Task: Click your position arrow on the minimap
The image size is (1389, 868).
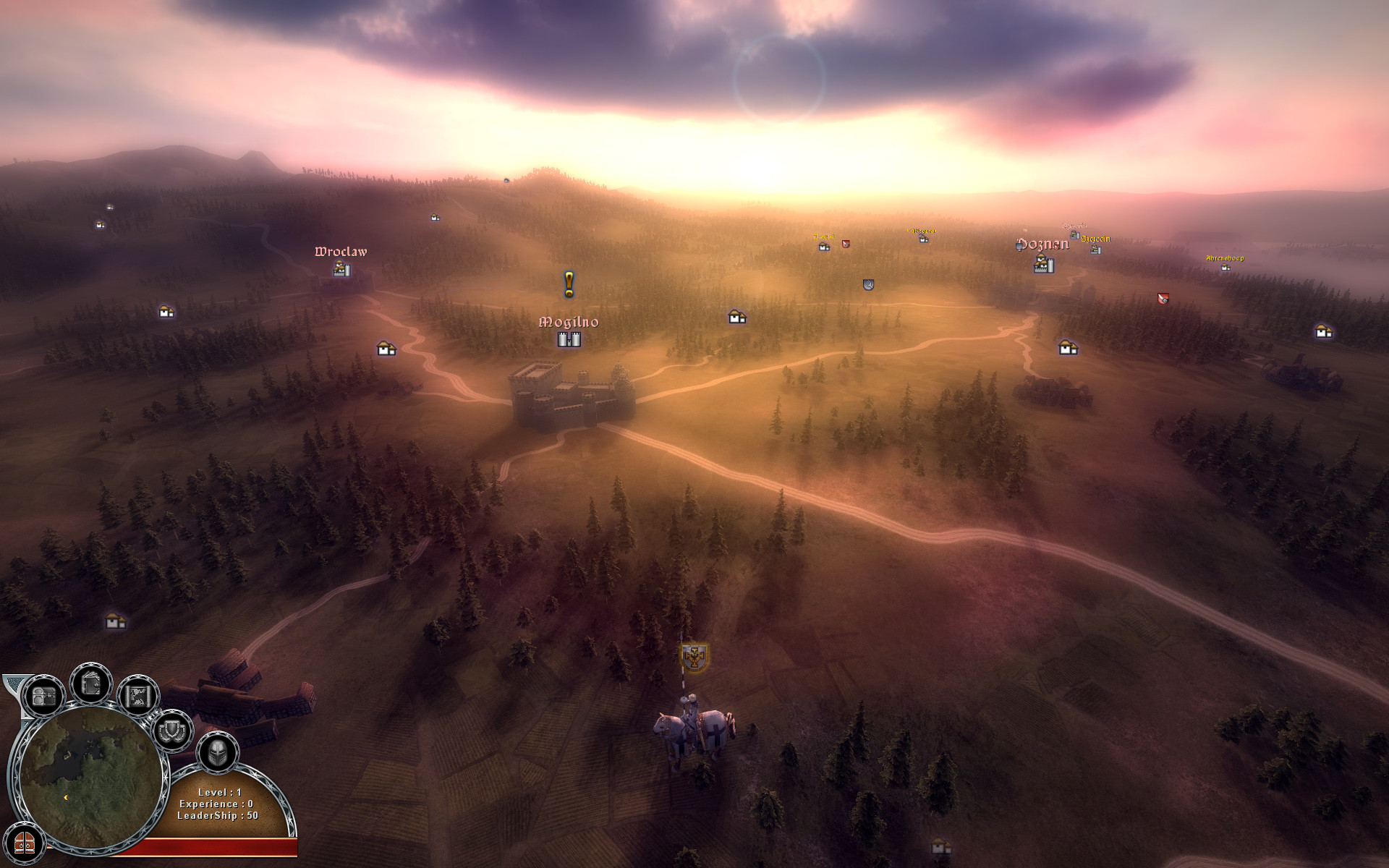Action: click(65, 799)
